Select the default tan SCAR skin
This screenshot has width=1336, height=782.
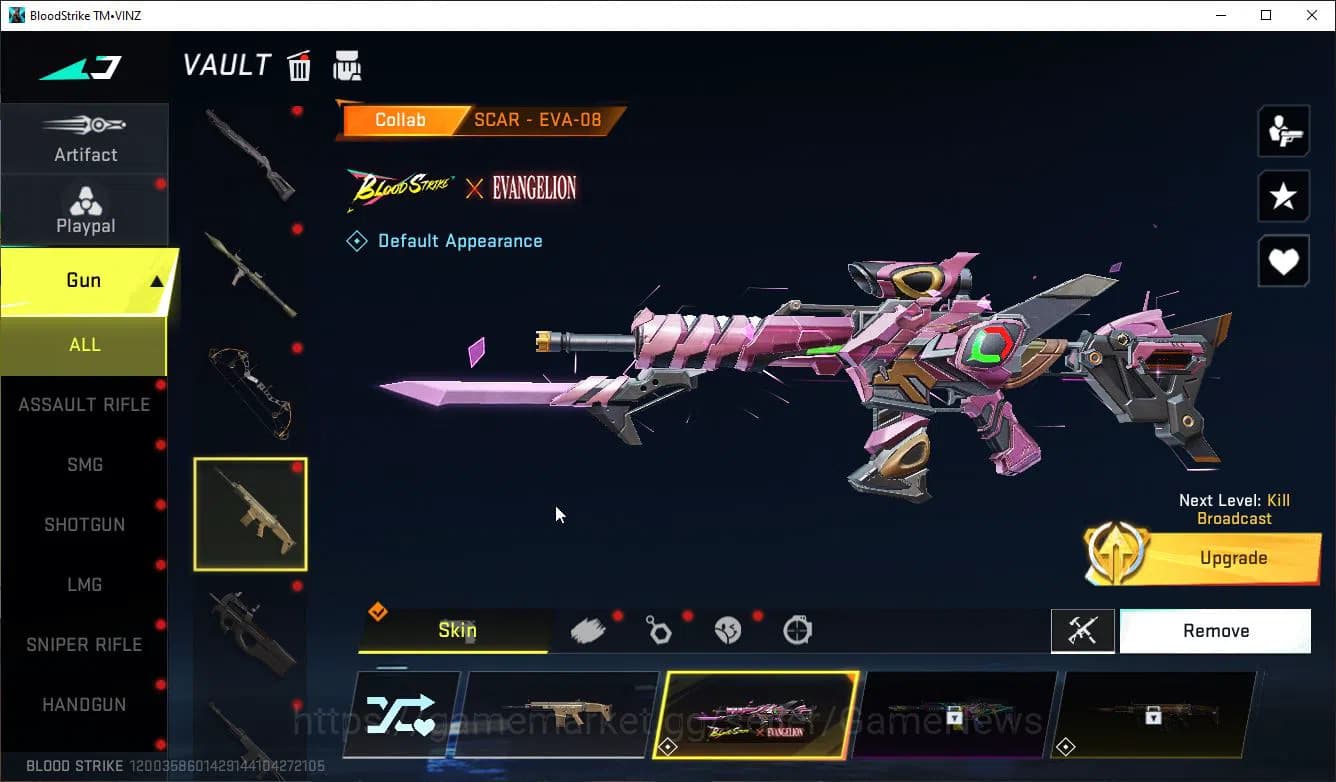pyautogui.click(x=558, y=714)
